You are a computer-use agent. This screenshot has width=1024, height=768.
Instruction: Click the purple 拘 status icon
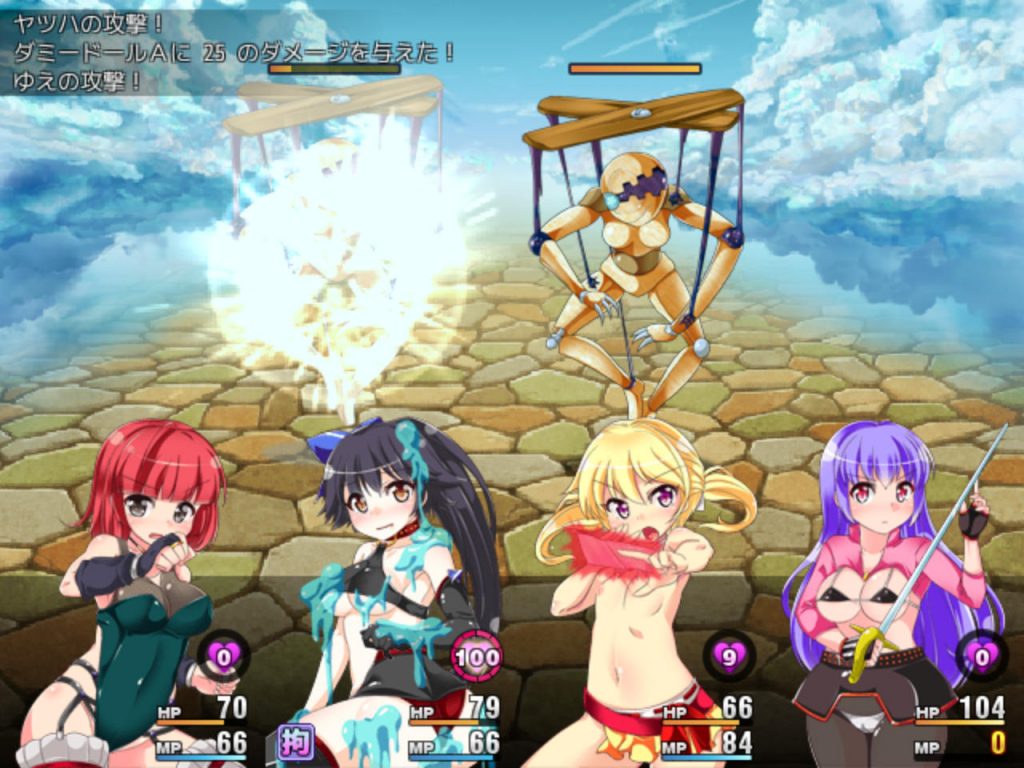pos(296,743)
